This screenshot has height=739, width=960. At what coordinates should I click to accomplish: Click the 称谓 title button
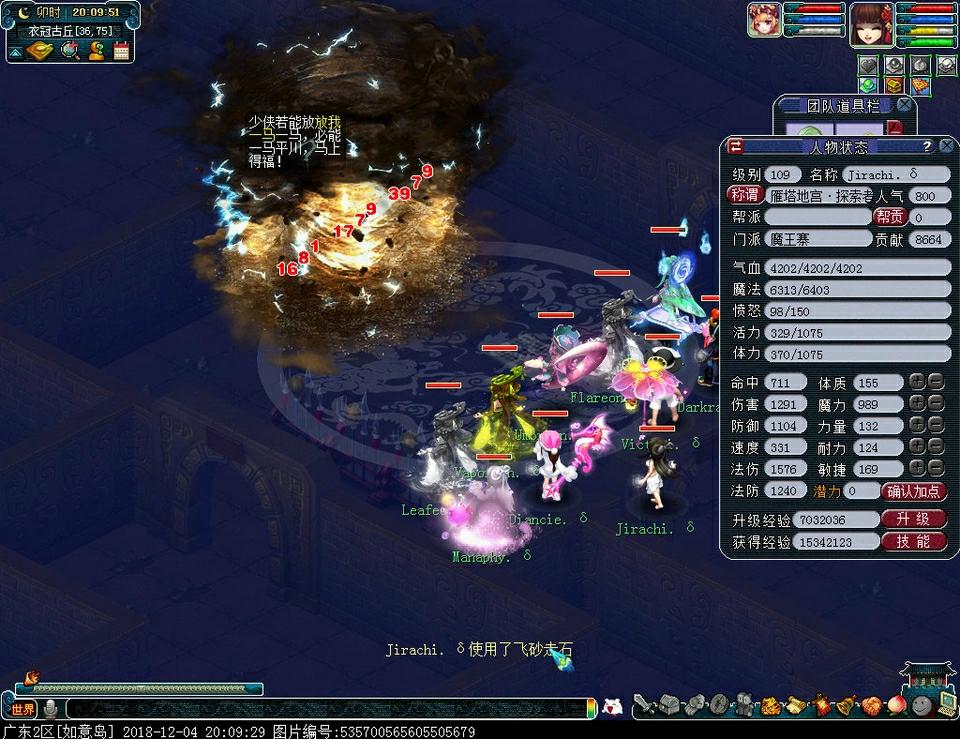coord(745,196)
